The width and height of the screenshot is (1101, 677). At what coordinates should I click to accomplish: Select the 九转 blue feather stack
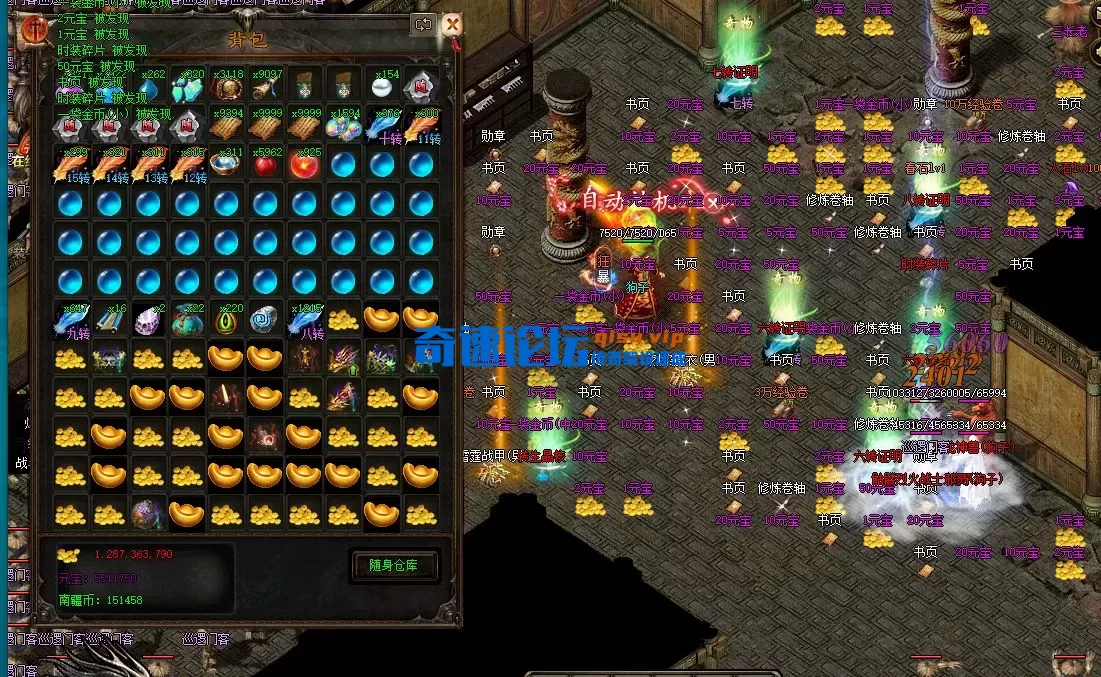[x=70, y=320]
